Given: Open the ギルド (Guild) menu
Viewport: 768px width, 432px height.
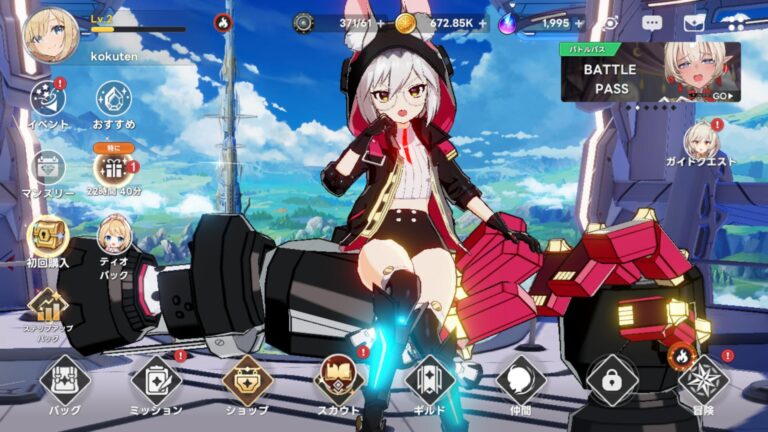Looking at the screenshot, I should 430,381.
